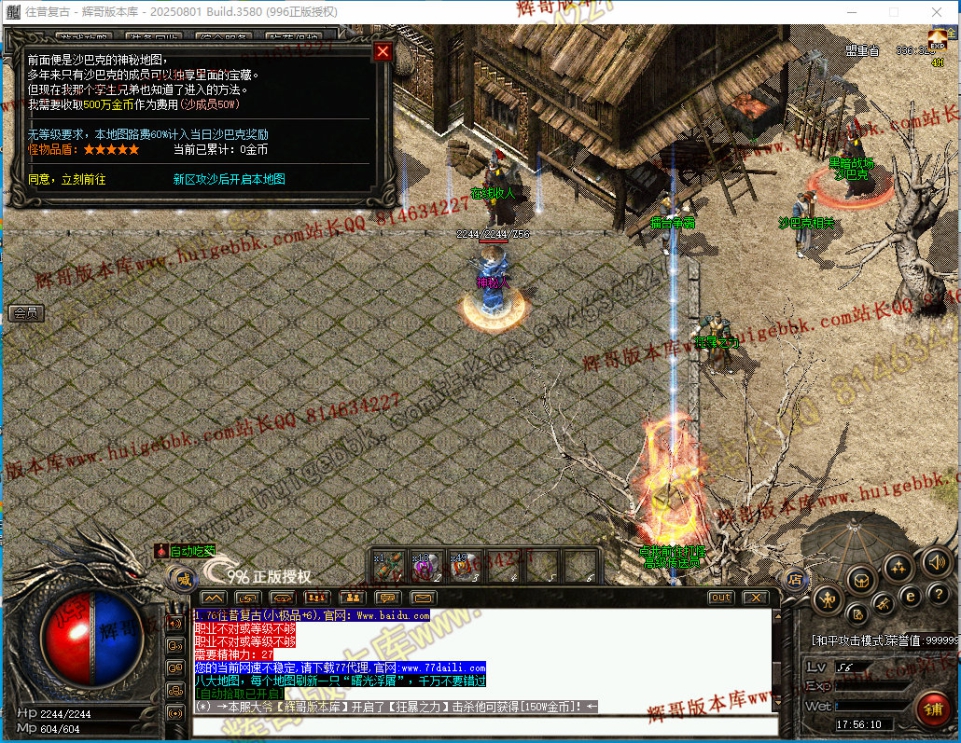
Task: Use the purple orb in hotbar slot 2
Action: tap(423, 567)
